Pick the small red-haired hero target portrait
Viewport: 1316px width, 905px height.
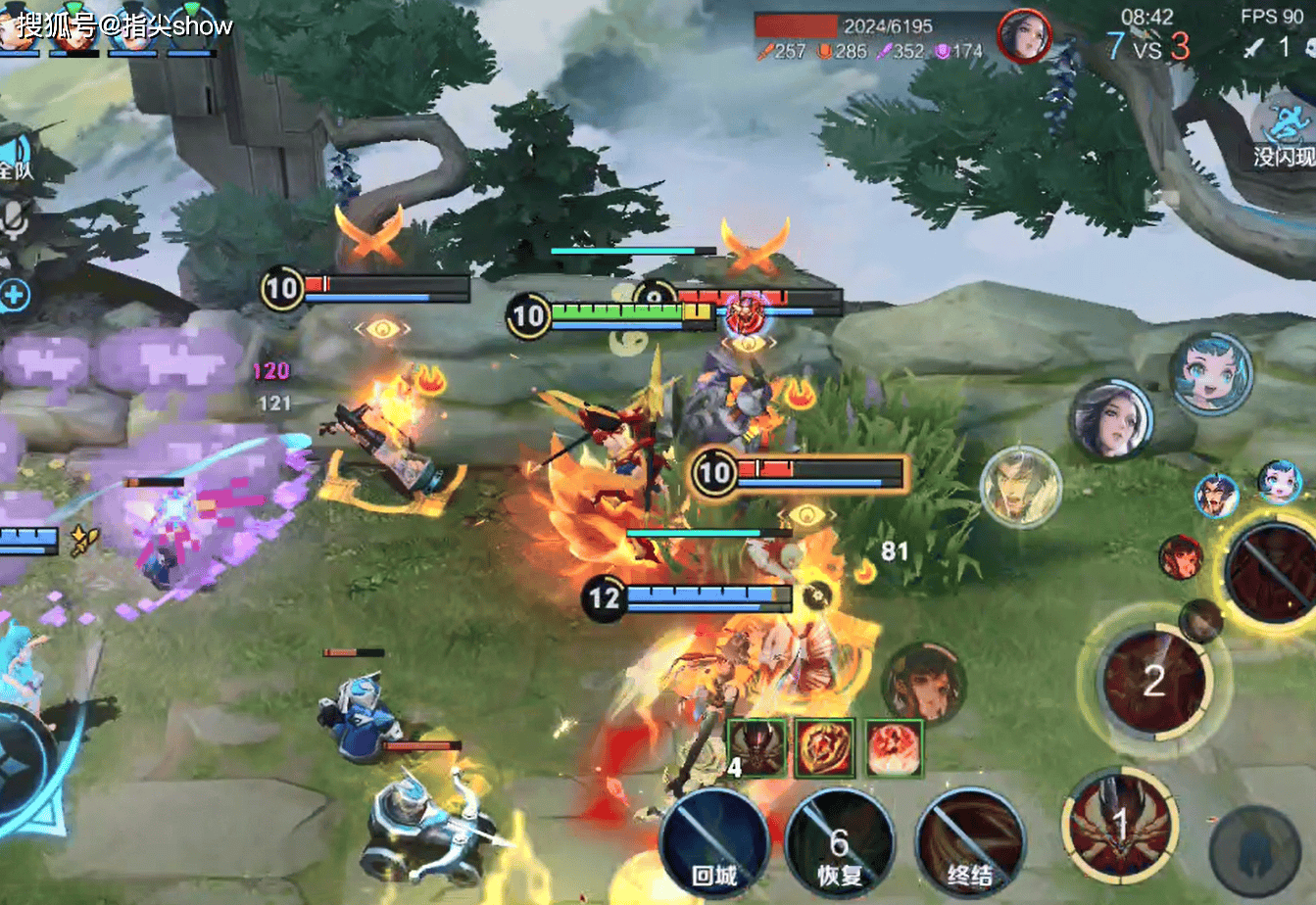coord(1181,557)
